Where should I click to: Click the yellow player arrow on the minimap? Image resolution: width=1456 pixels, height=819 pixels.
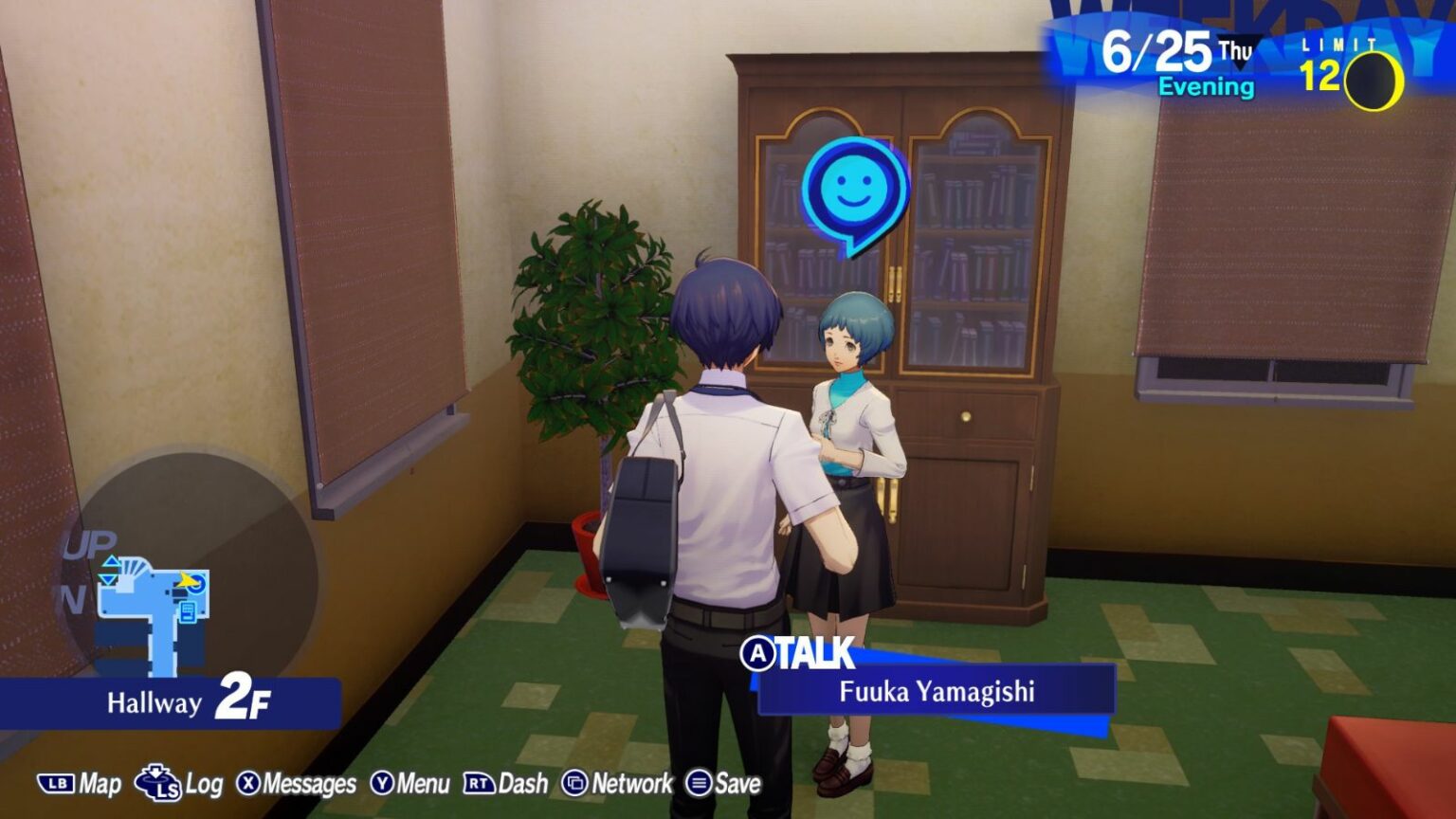(x=186, y=580)
